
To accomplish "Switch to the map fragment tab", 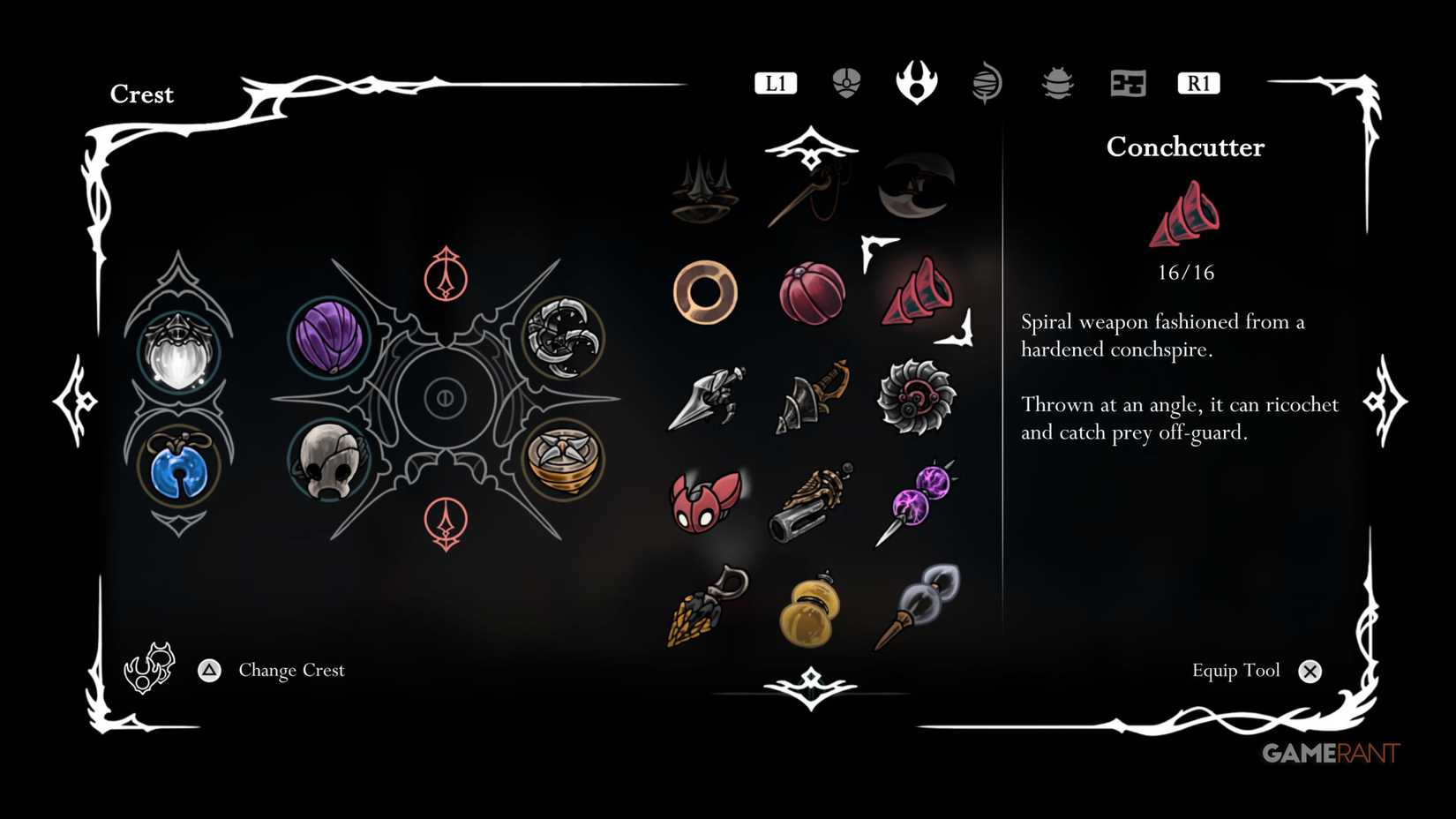I will coord(1127,82).
